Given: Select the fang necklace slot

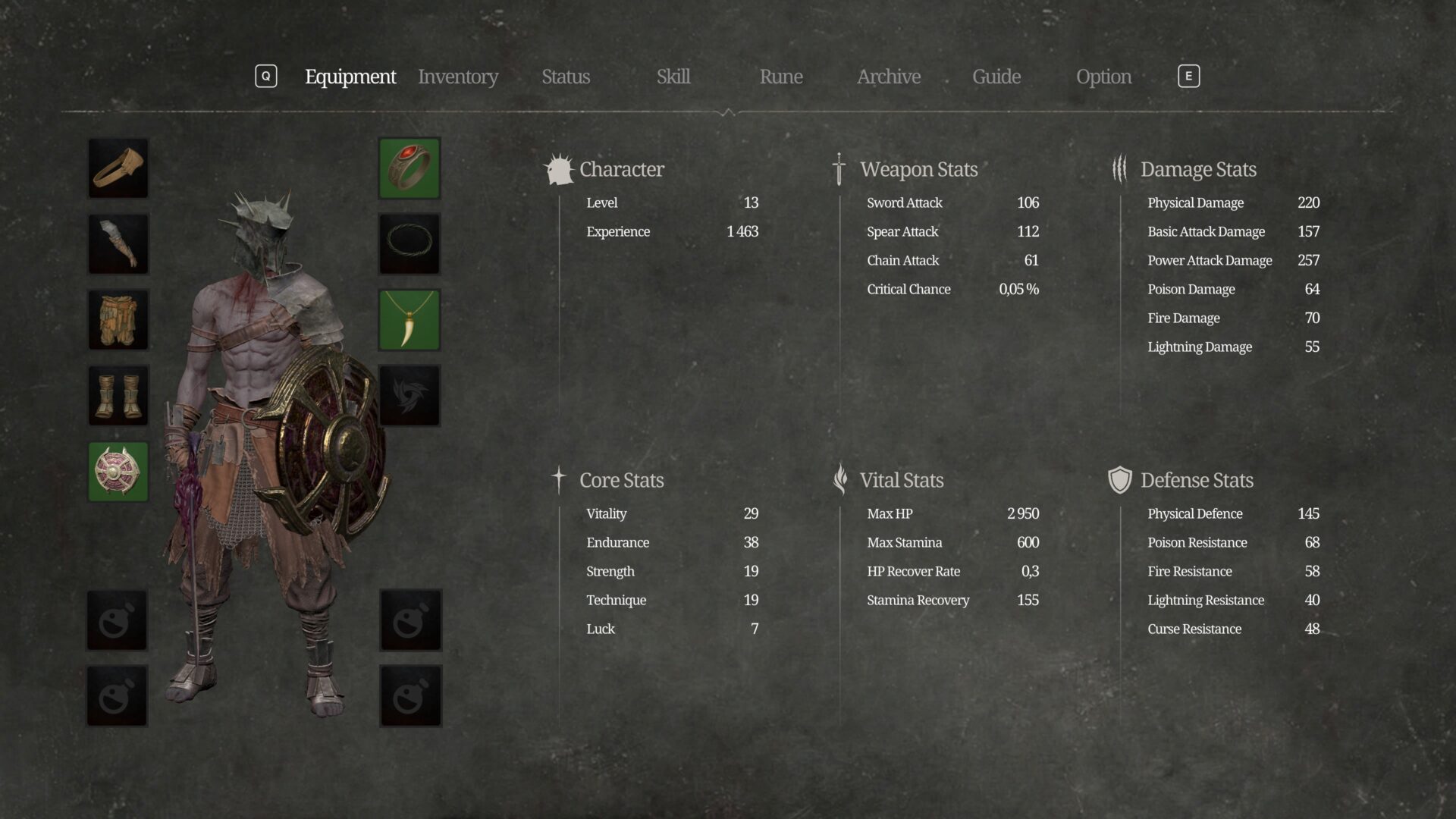Looking at the screenshot, I should [x=409, y=320].
